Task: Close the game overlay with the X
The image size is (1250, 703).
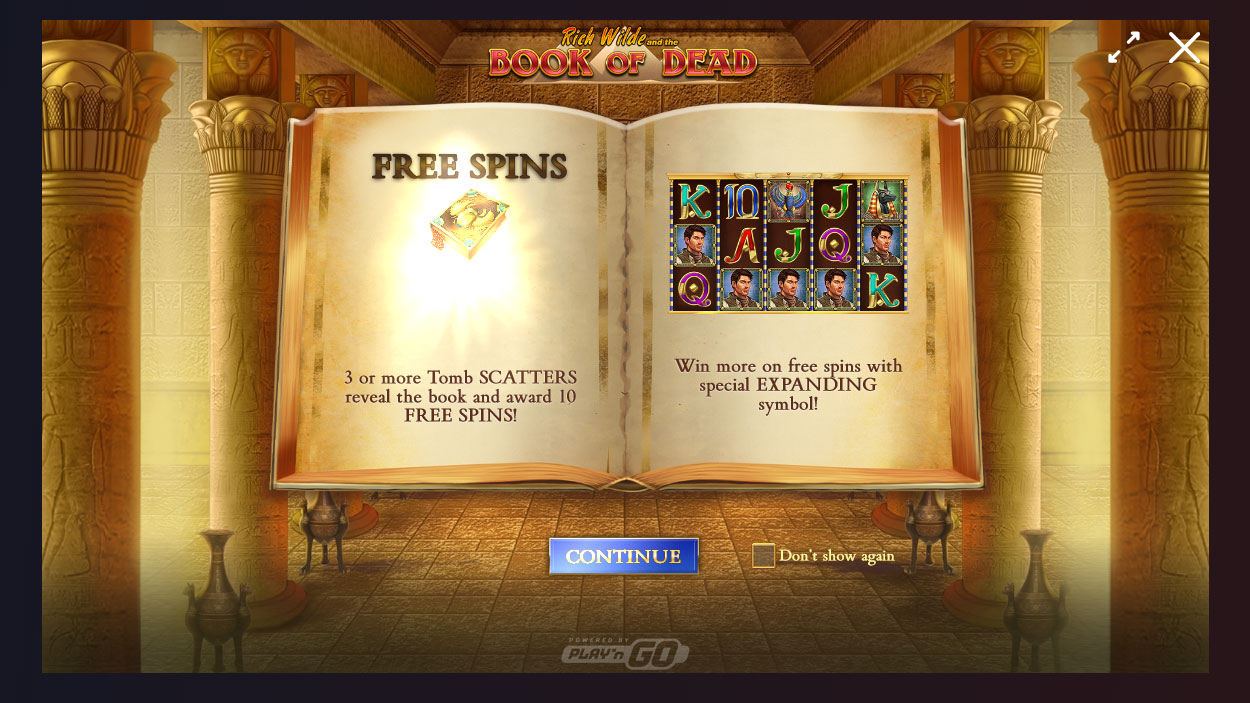Action: tap(1184, 47)
